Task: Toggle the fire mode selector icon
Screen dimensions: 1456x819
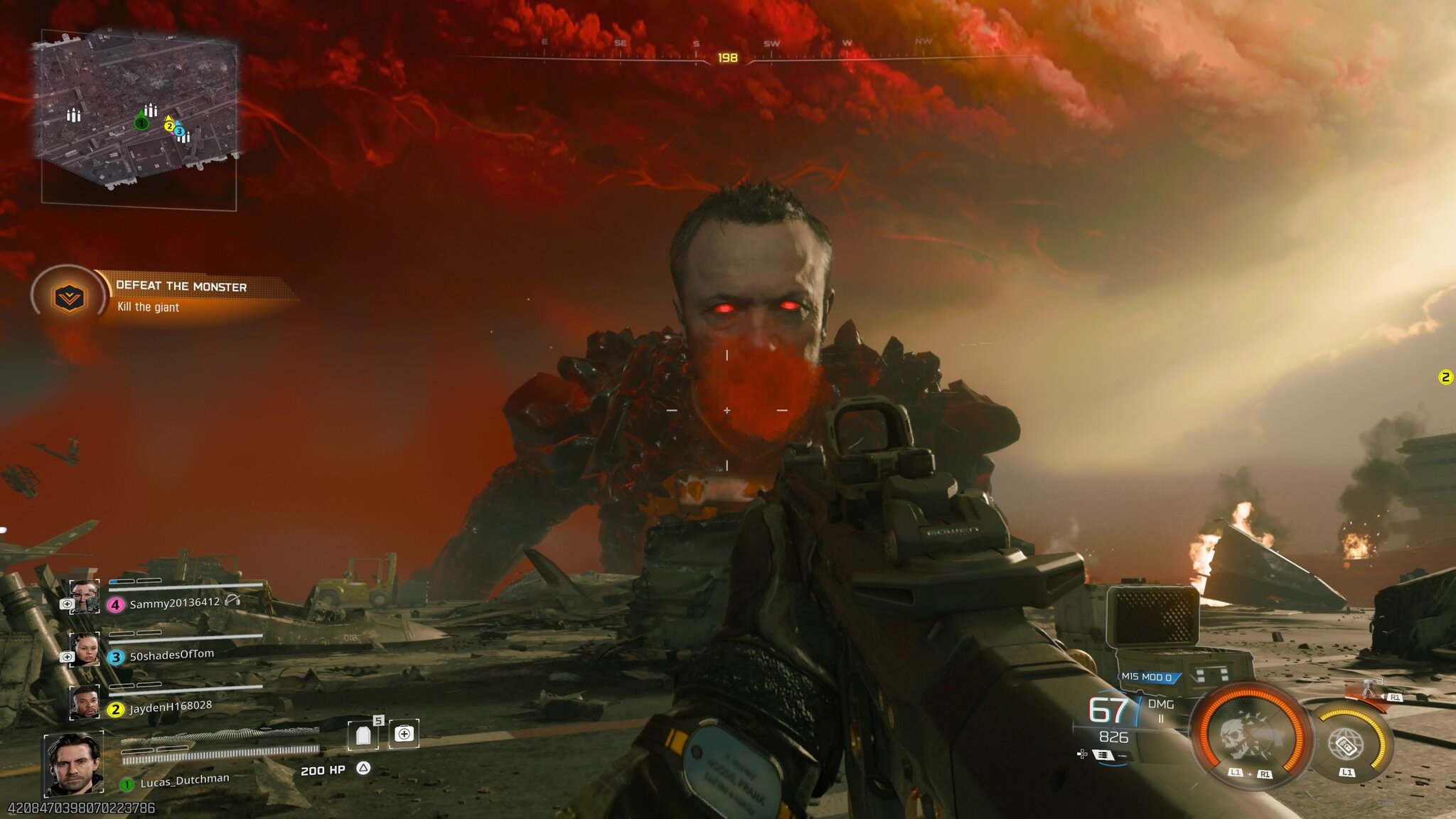Action: click(x=1103, y=755)
